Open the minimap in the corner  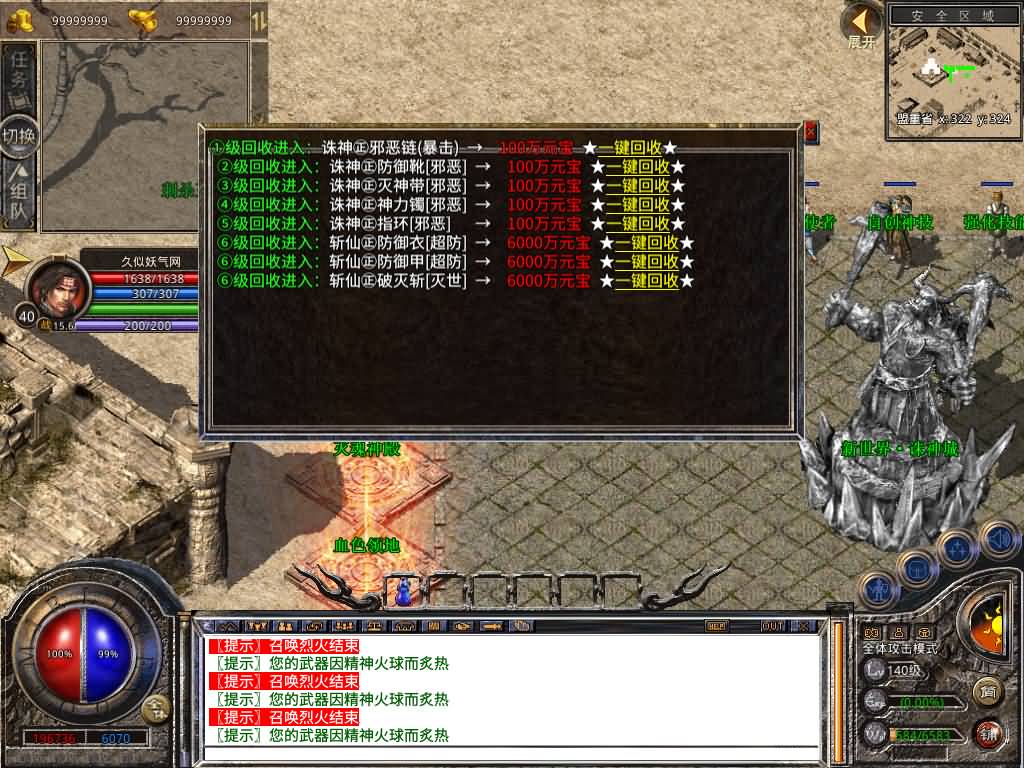tap(950, 70)
